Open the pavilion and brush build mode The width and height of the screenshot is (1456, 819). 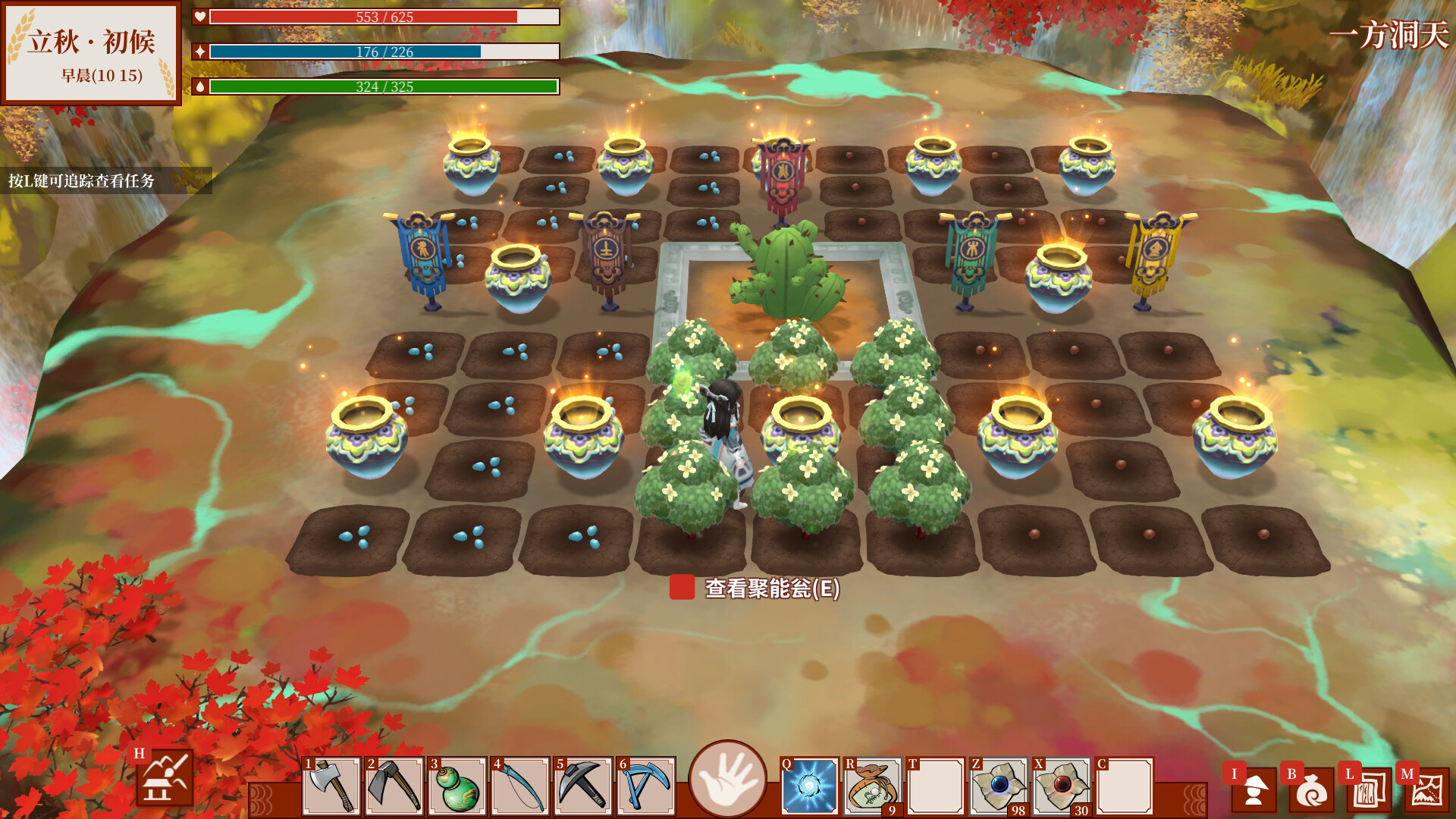point(165,777)
